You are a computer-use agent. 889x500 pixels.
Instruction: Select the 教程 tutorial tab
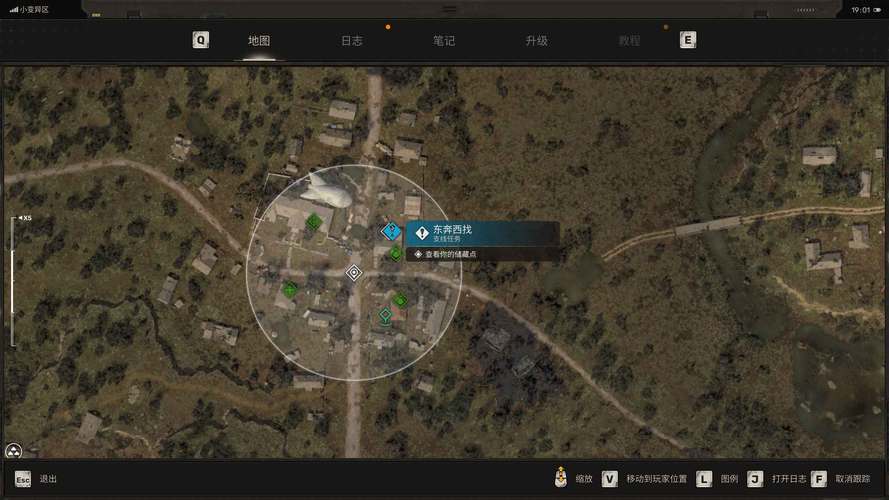pyautogui.click(x=629, y=41)
